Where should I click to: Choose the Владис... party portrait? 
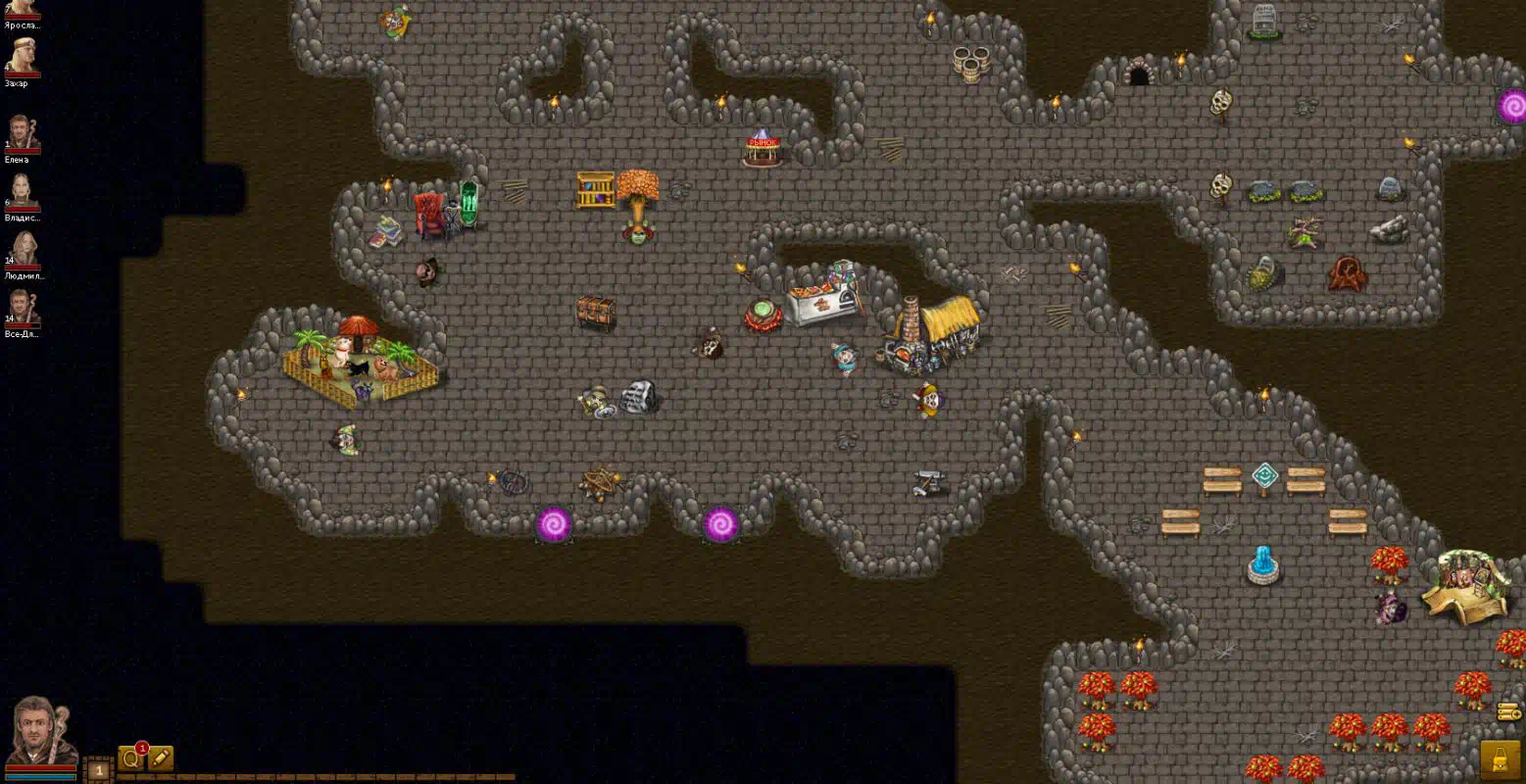point(22,190)
